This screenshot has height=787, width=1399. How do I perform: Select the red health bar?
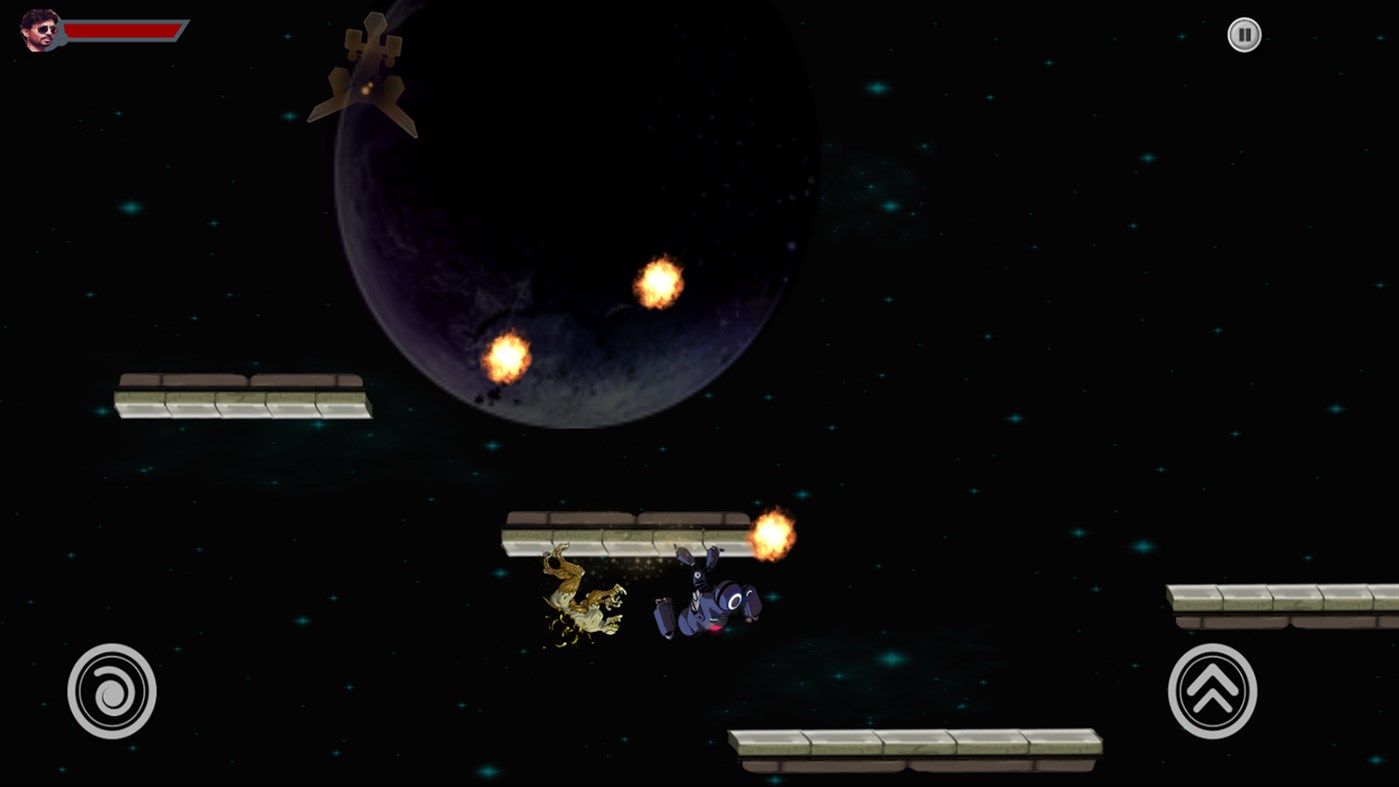point(125,29)
